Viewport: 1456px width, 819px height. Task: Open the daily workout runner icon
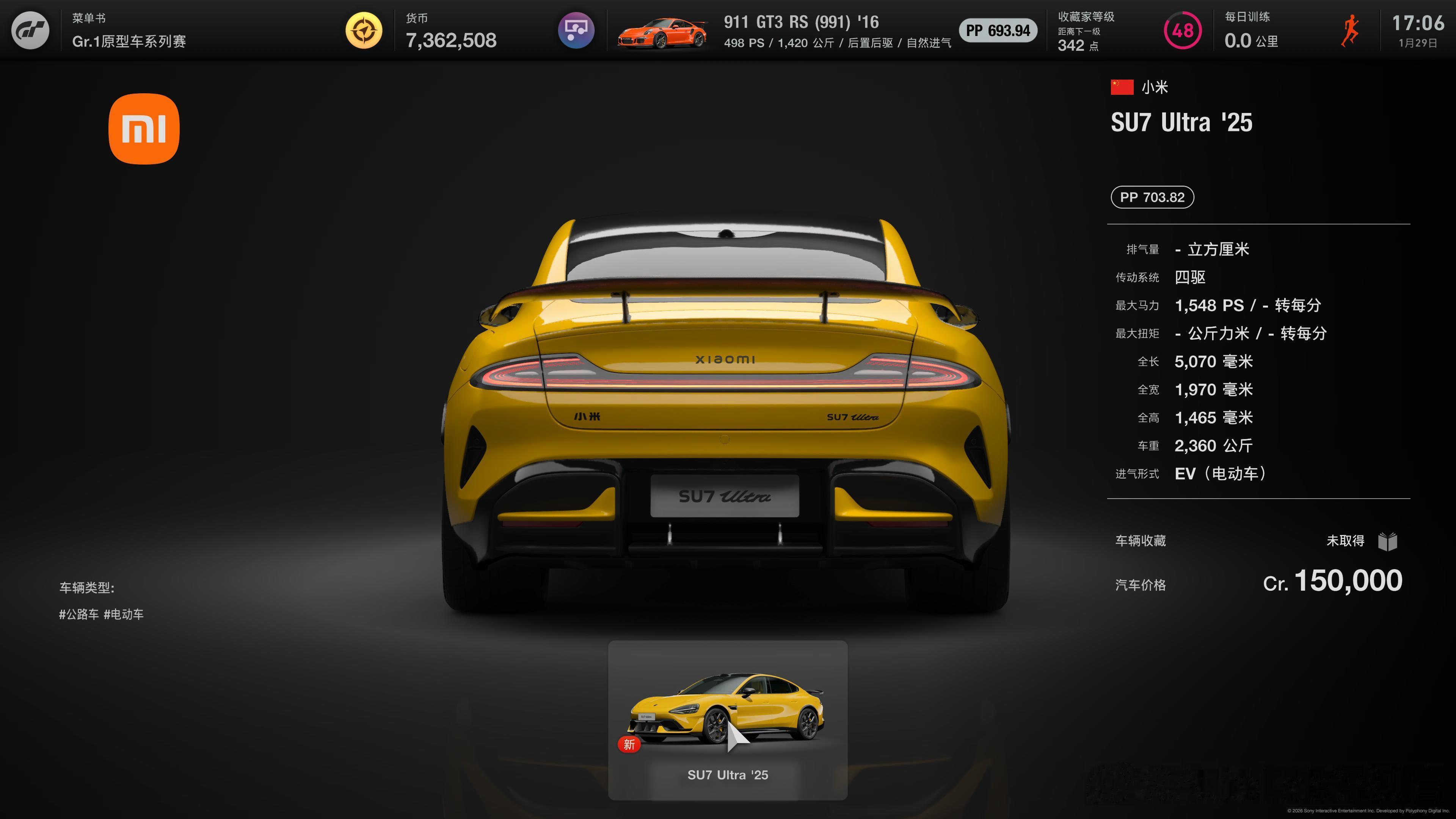(x=1350, y=30)
